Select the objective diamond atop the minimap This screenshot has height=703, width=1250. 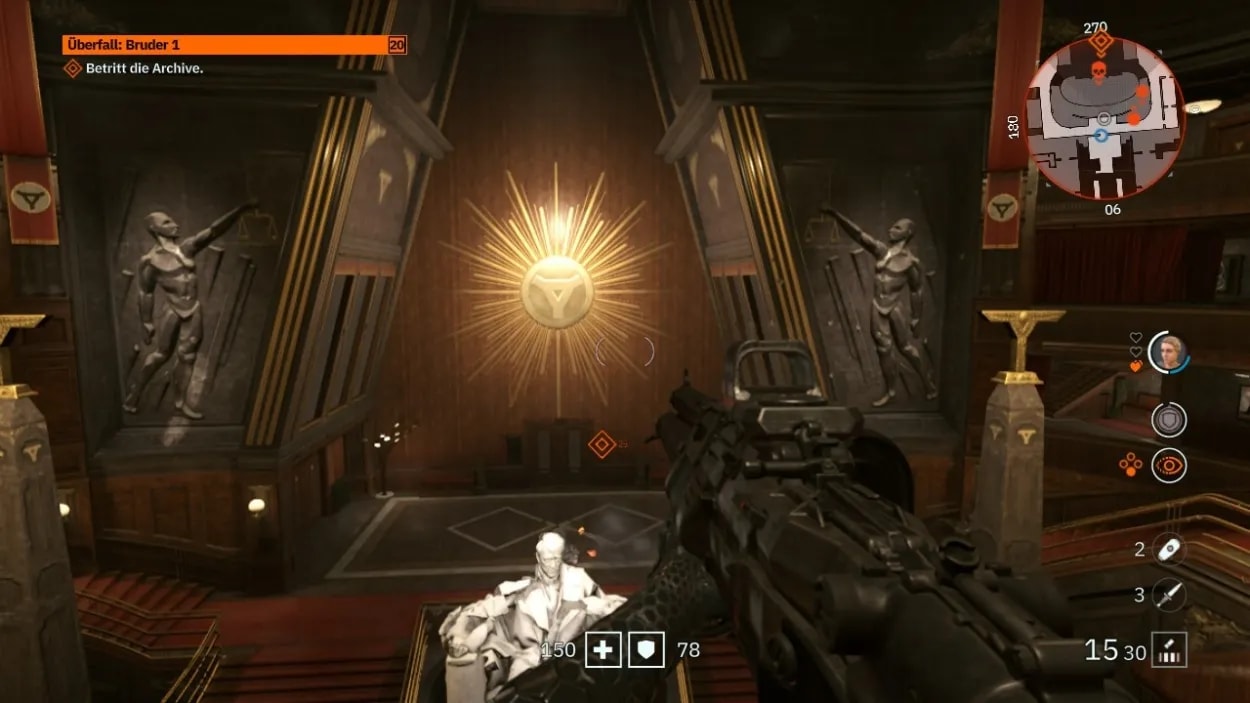pos(1101,43)
